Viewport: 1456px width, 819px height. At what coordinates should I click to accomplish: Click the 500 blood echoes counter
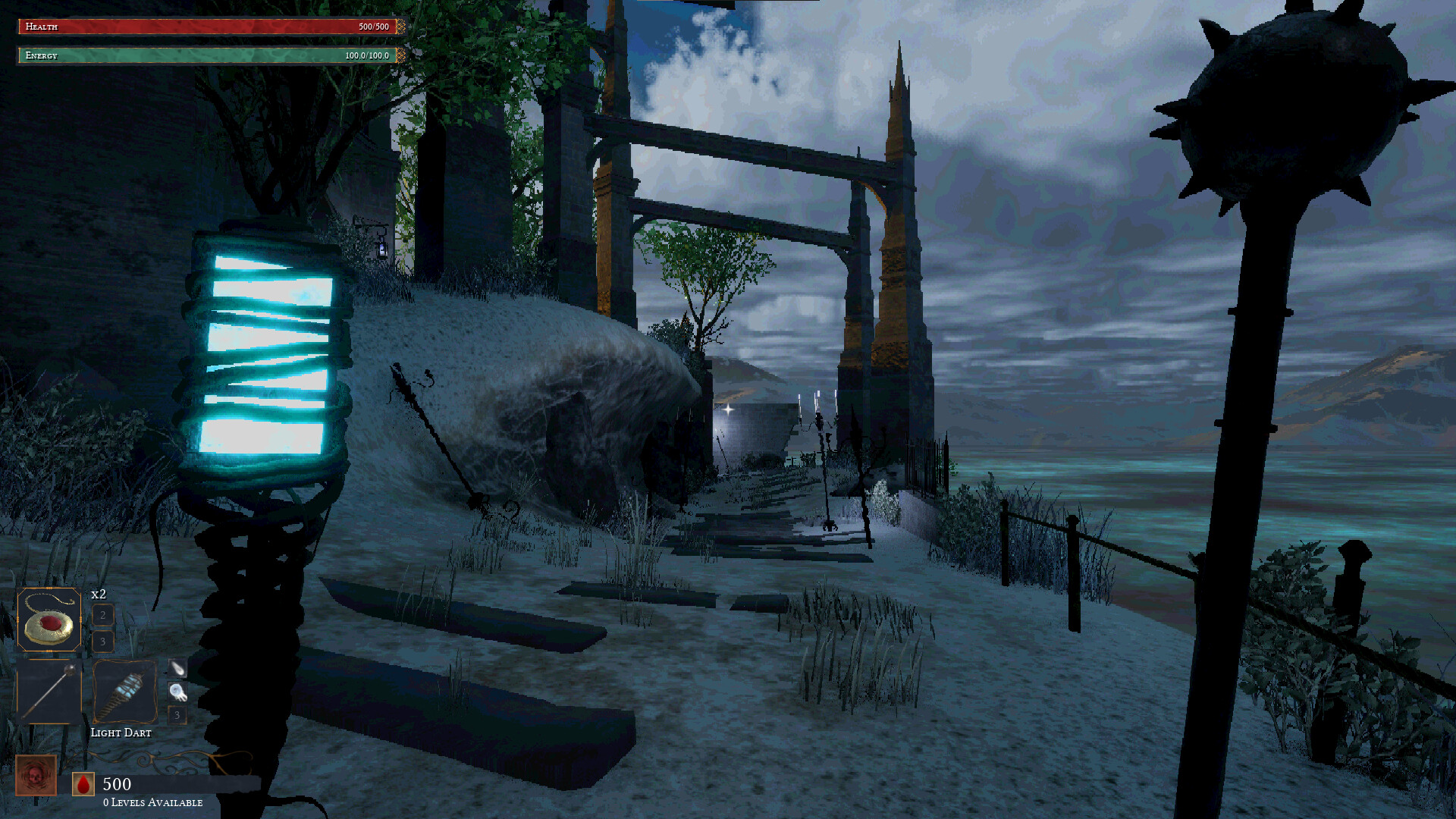(x=117, y=783)
